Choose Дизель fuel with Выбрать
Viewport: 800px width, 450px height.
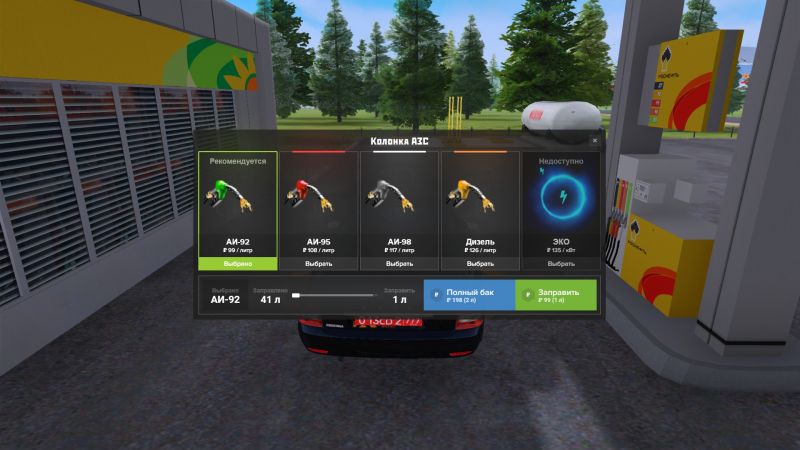click(x=480, y=264)
